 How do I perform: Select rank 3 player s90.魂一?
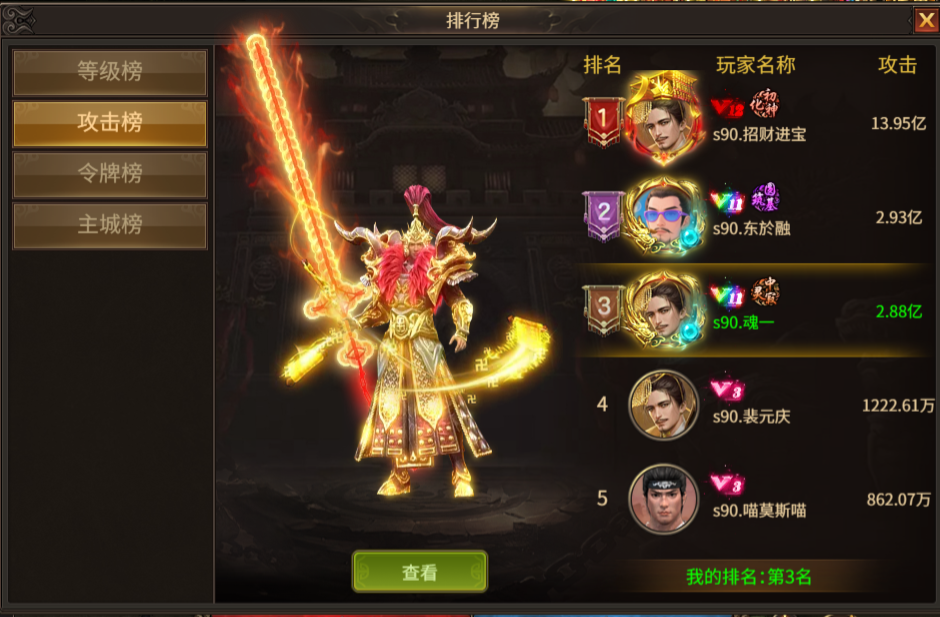click(758, 310)
